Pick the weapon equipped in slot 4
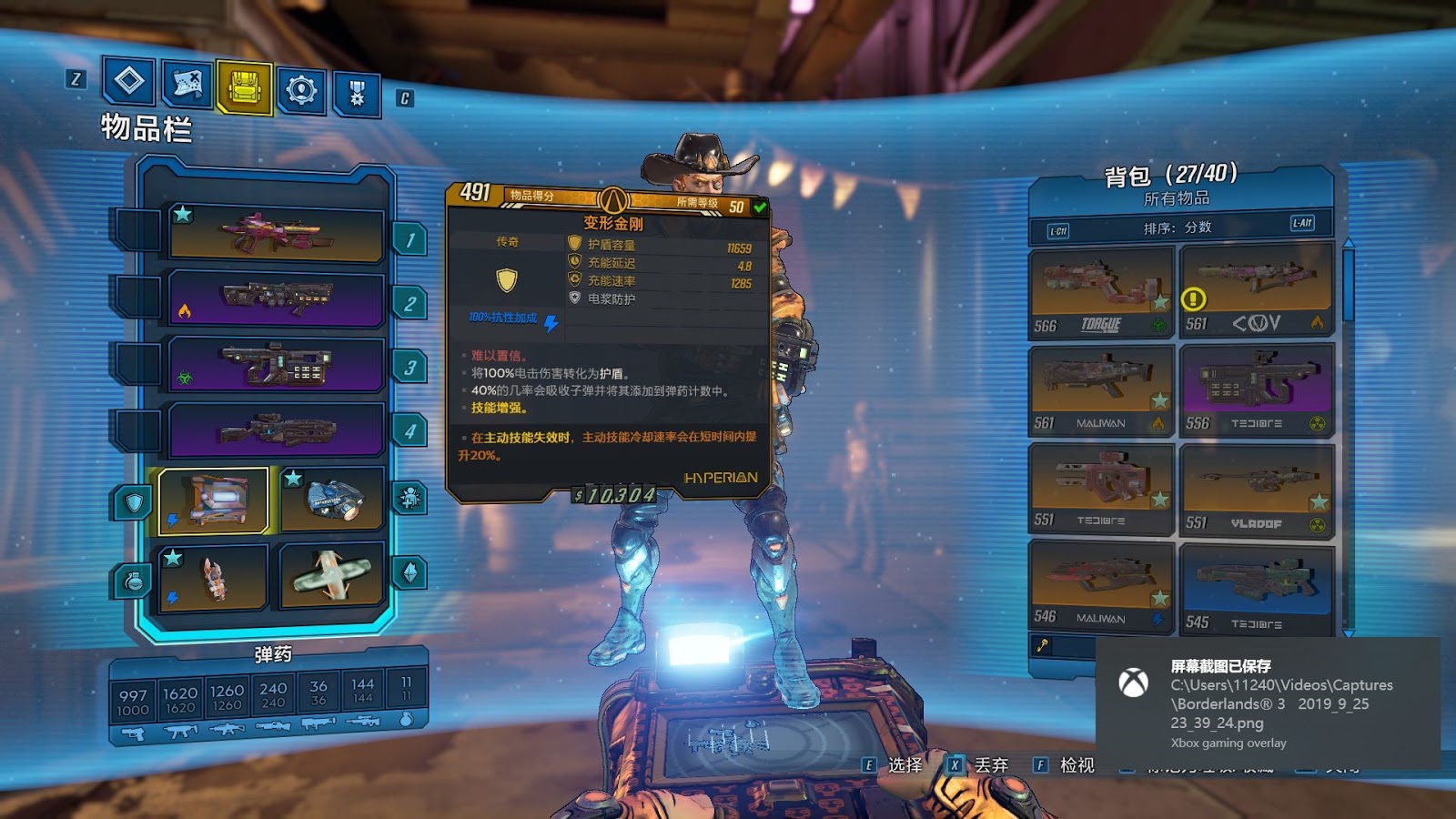This screenshot has width=1456, height=819. tap(276, 430)
